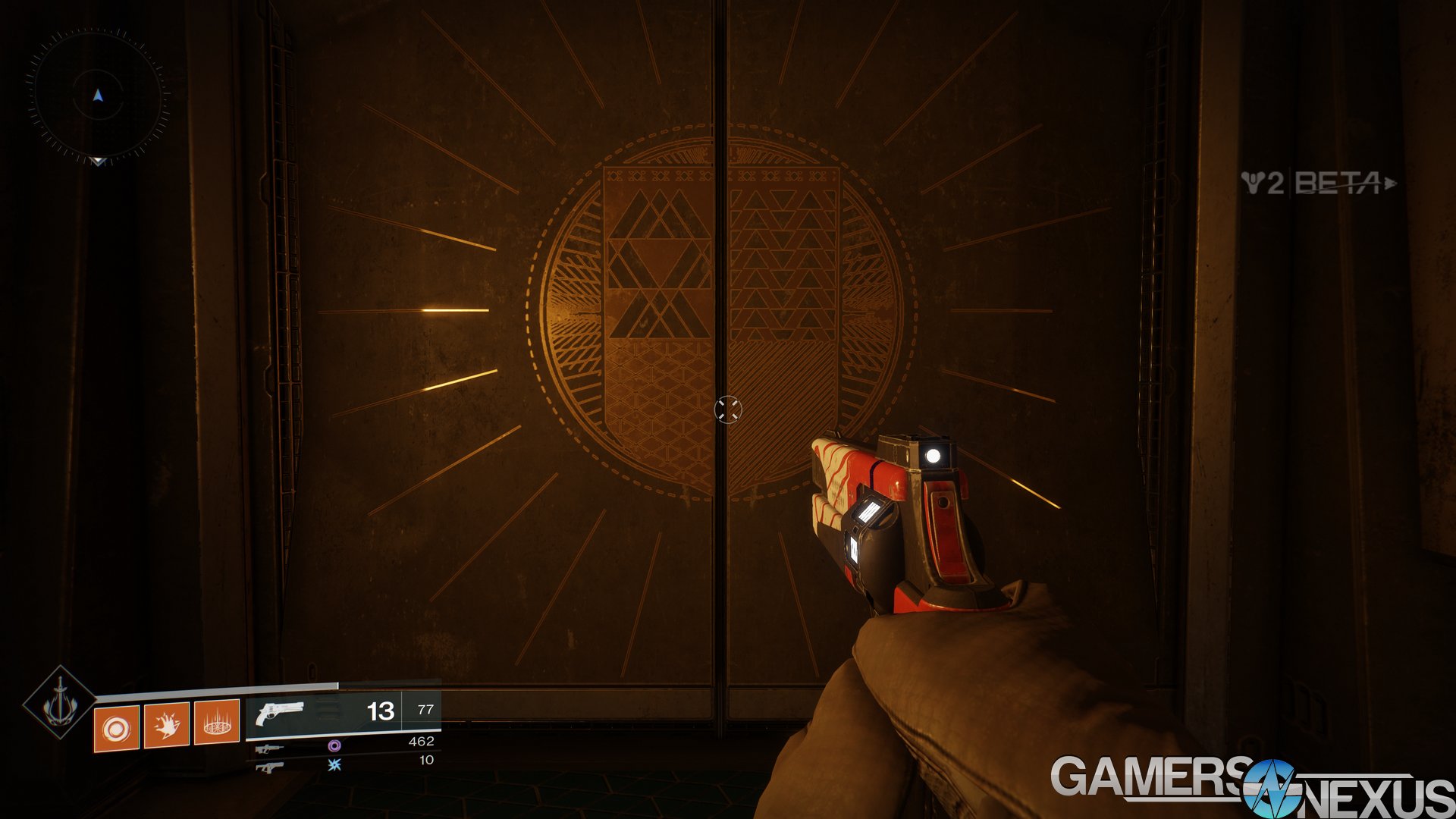Switch to the third weapon with 10 ammo
1456x819 pixels.
(x=270, y=767)
